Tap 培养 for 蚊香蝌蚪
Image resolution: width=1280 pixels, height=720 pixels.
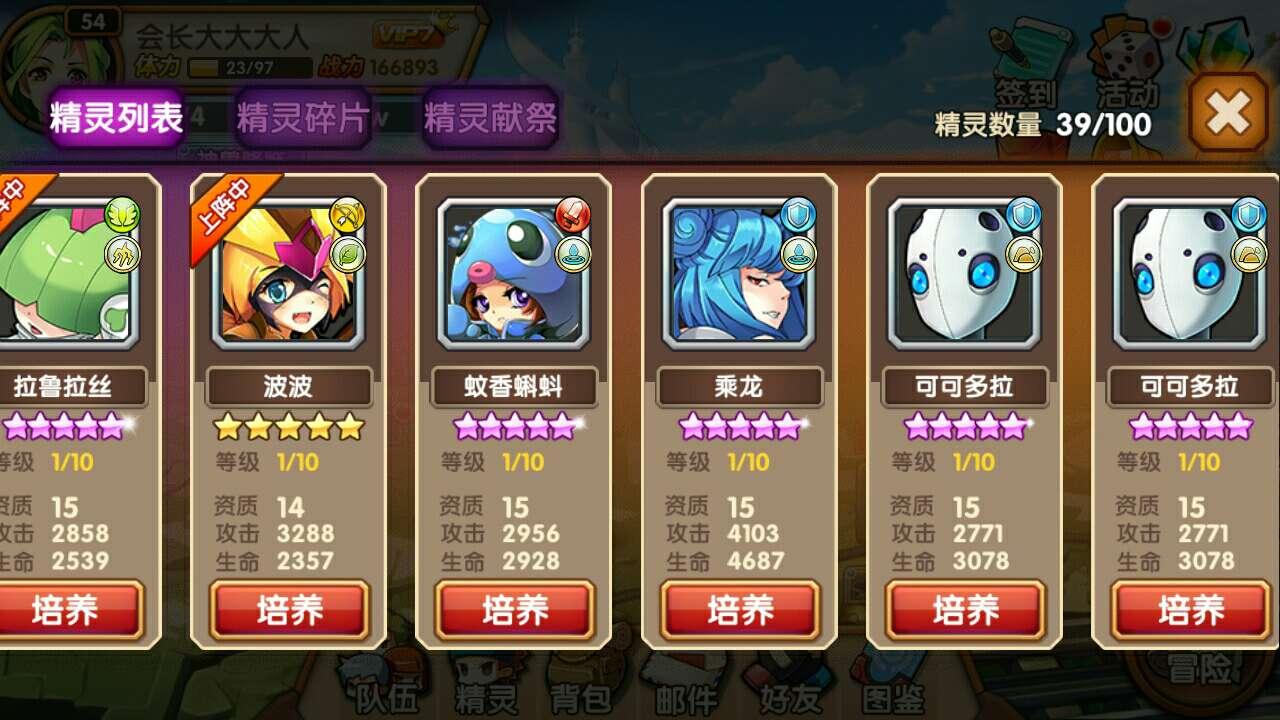coord(514,610)
